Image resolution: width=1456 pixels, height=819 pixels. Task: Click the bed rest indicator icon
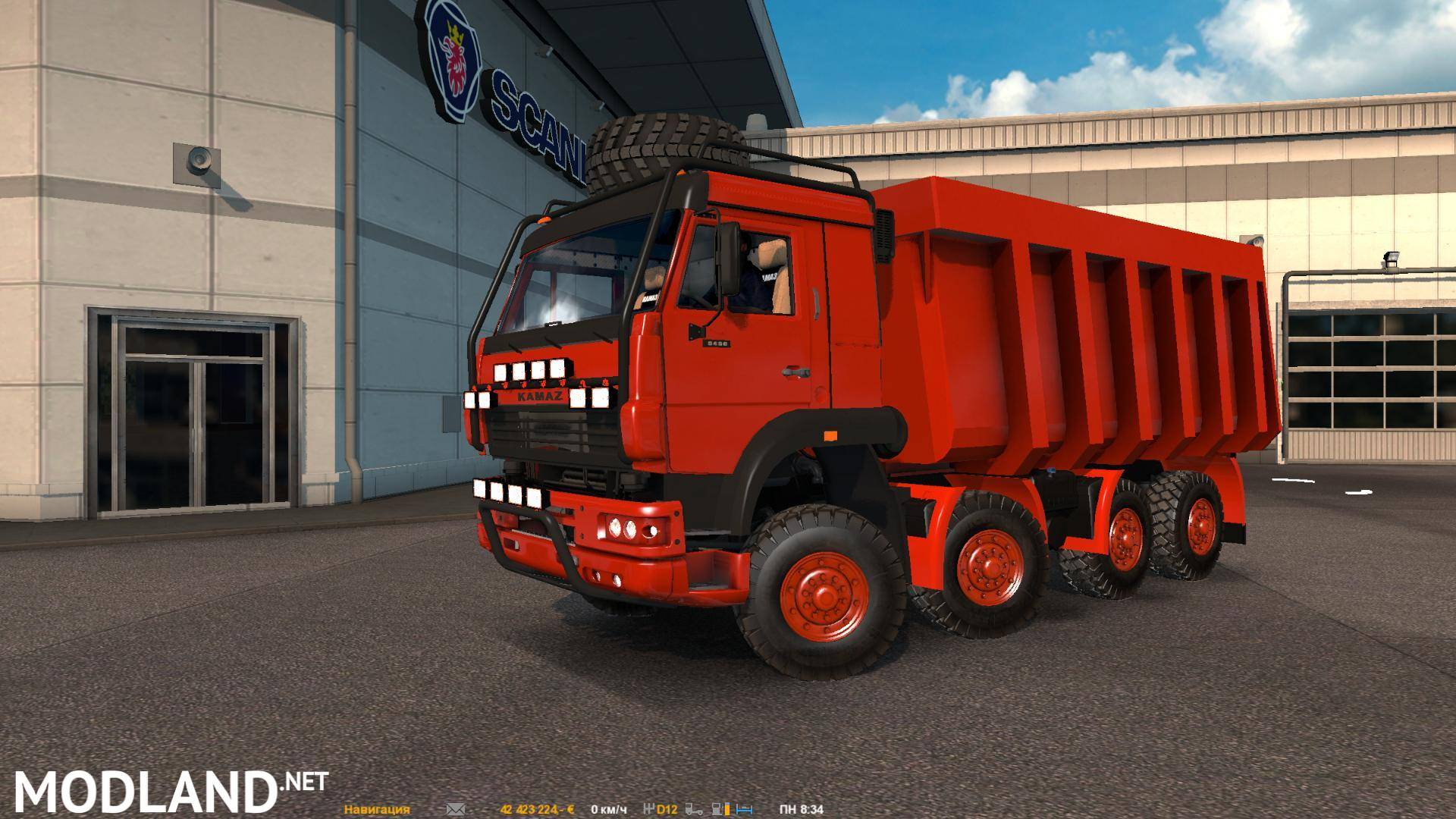pos(745,809)
